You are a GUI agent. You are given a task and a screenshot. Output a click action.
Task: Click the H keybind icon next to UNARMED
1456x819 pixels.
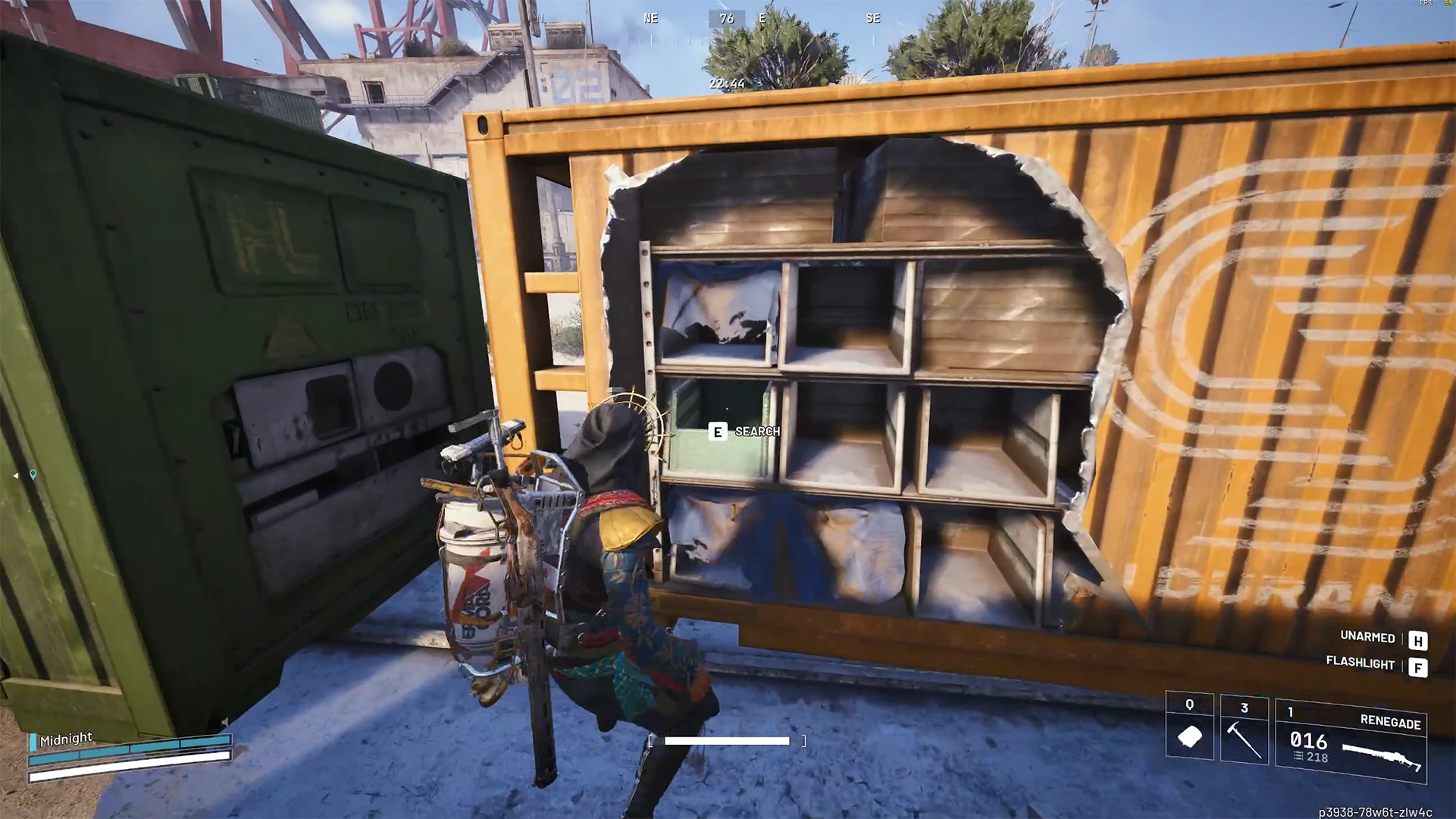(x=1418, y=641)
